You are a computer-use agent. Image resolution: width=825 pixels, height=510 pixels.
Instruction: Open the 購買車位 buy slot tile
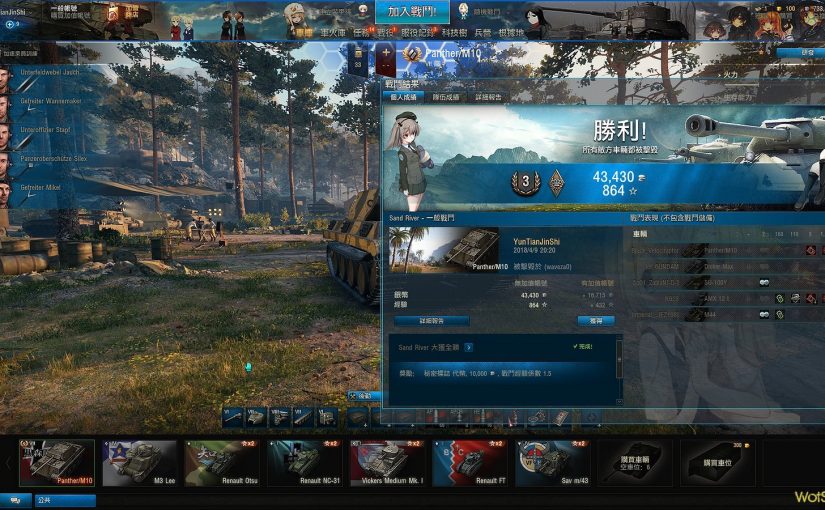(x=717, y=462)
